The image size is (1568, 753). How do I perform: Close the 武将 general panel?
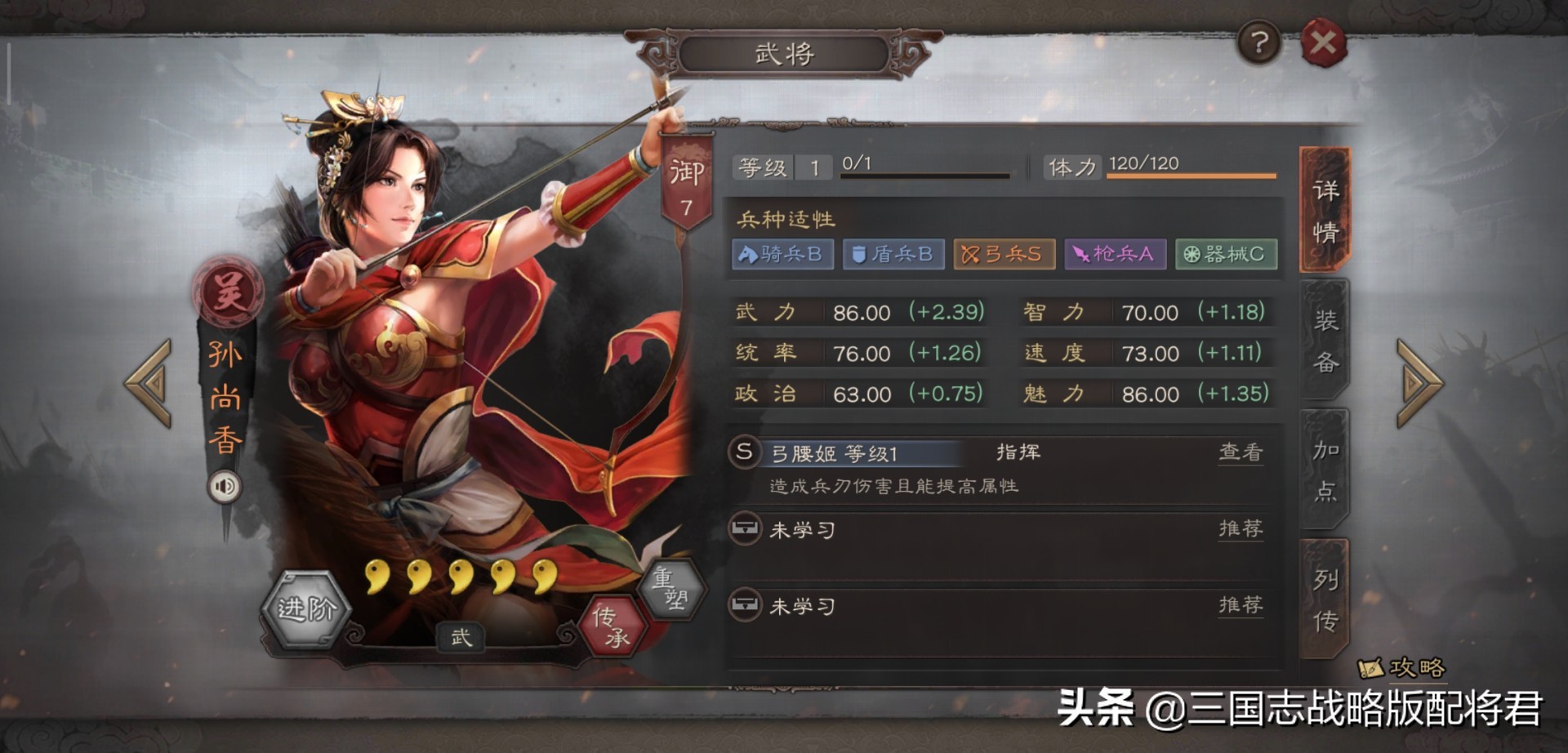1323,42
